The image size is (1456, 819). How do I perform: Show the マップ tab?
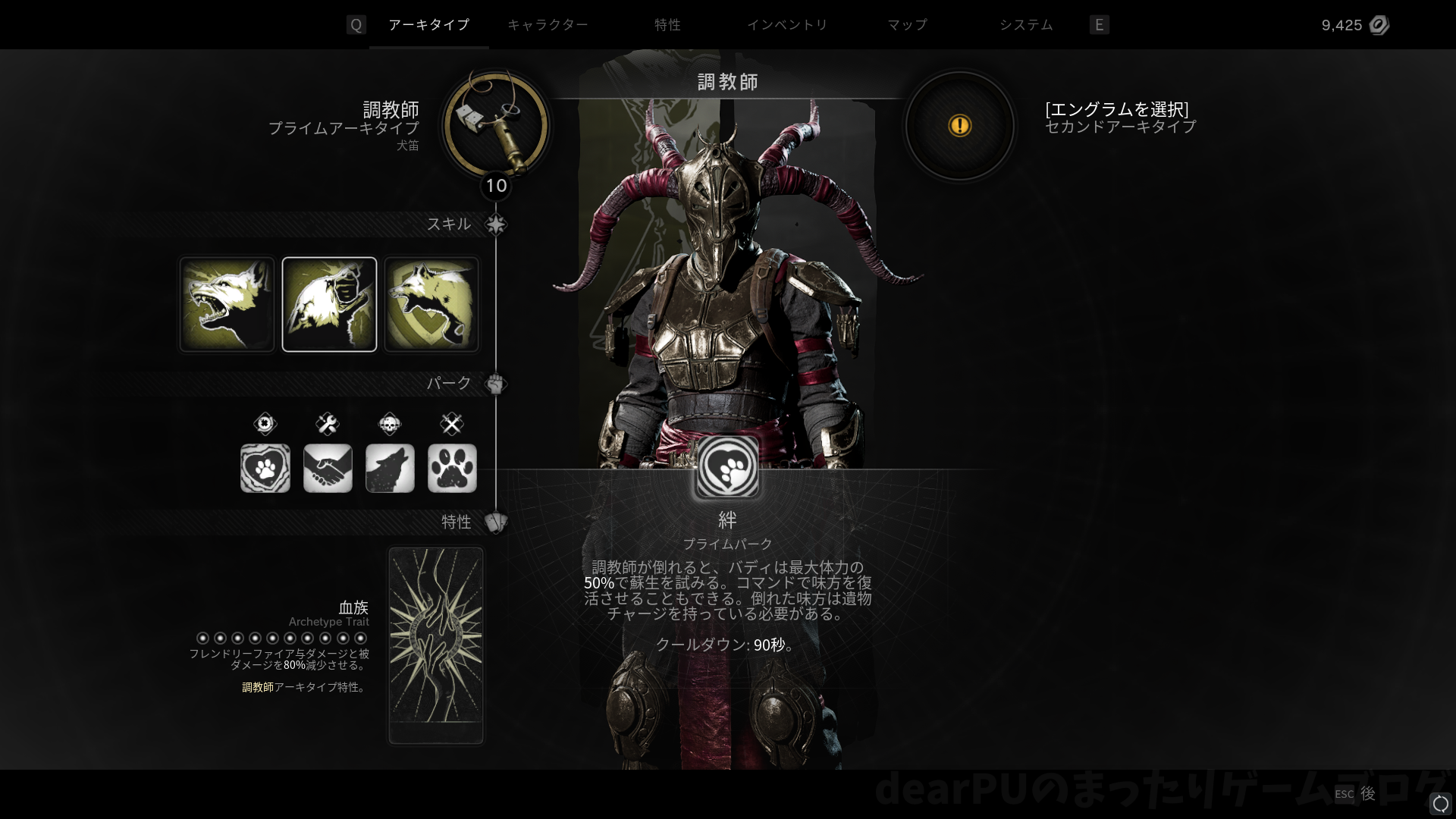click(907, 25)
